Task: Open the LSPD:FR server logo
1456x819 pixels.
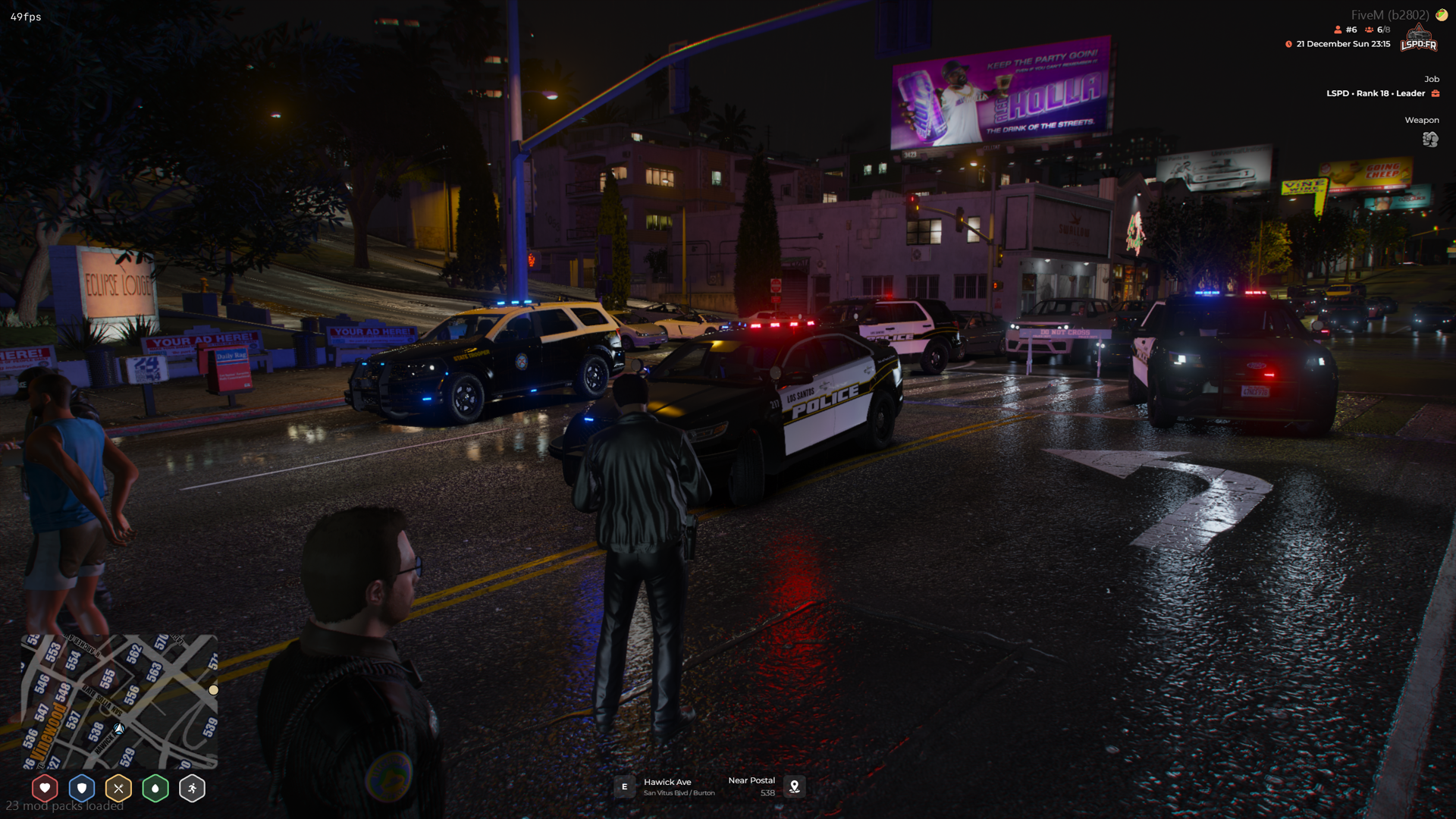Action: (1417, 38)
